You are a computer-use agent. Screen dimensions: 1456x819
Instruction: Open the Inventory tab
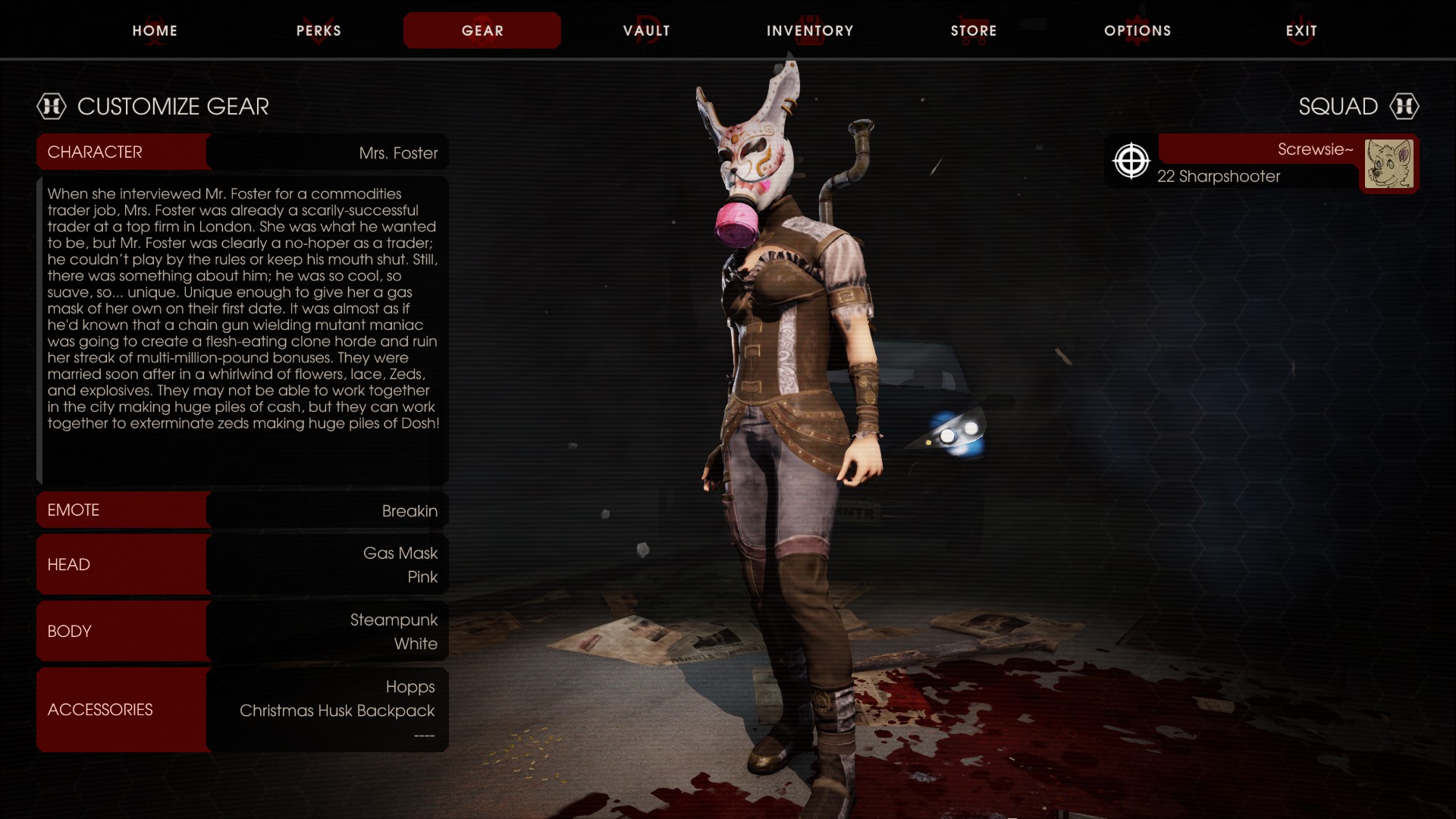(x=810, y=30)
